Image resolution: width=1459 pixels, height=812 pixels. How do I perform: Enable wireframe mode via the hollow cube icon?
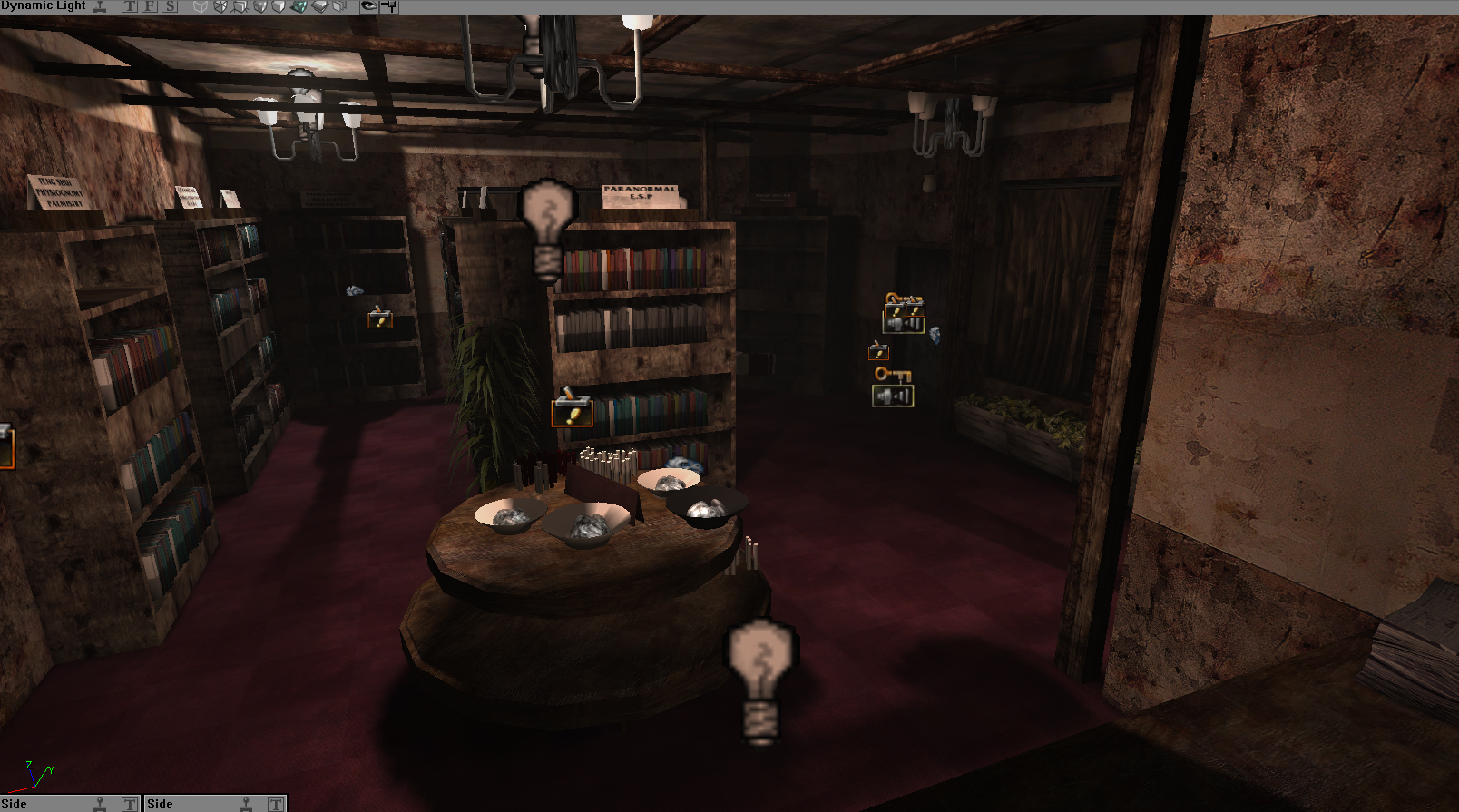(201, 6)
